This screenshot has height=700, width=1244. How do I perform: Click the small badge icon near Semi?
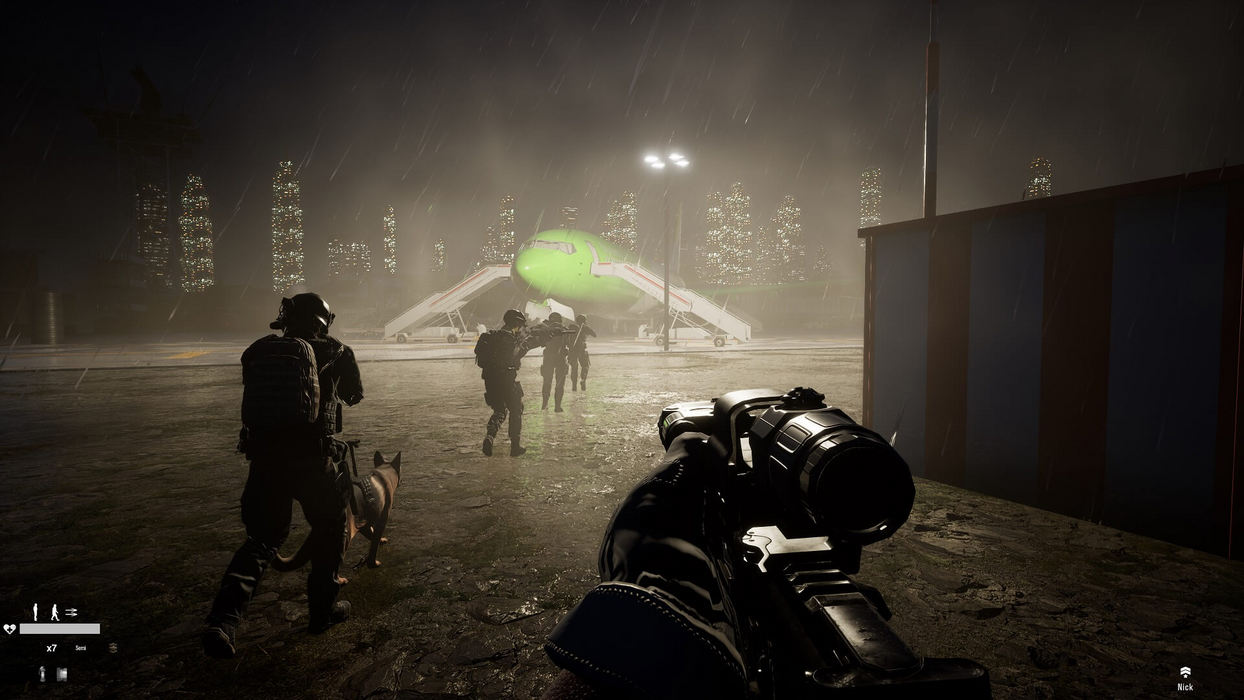coord(113,648)
